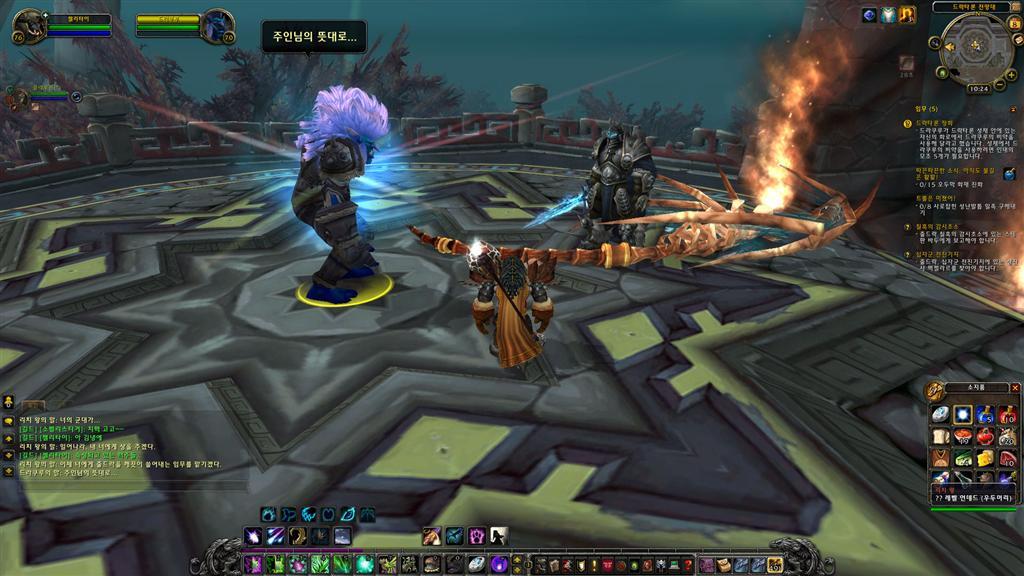The image size is (1024, 576).
Task: Open the backpack slot showing 49
Action: (773, 565)
